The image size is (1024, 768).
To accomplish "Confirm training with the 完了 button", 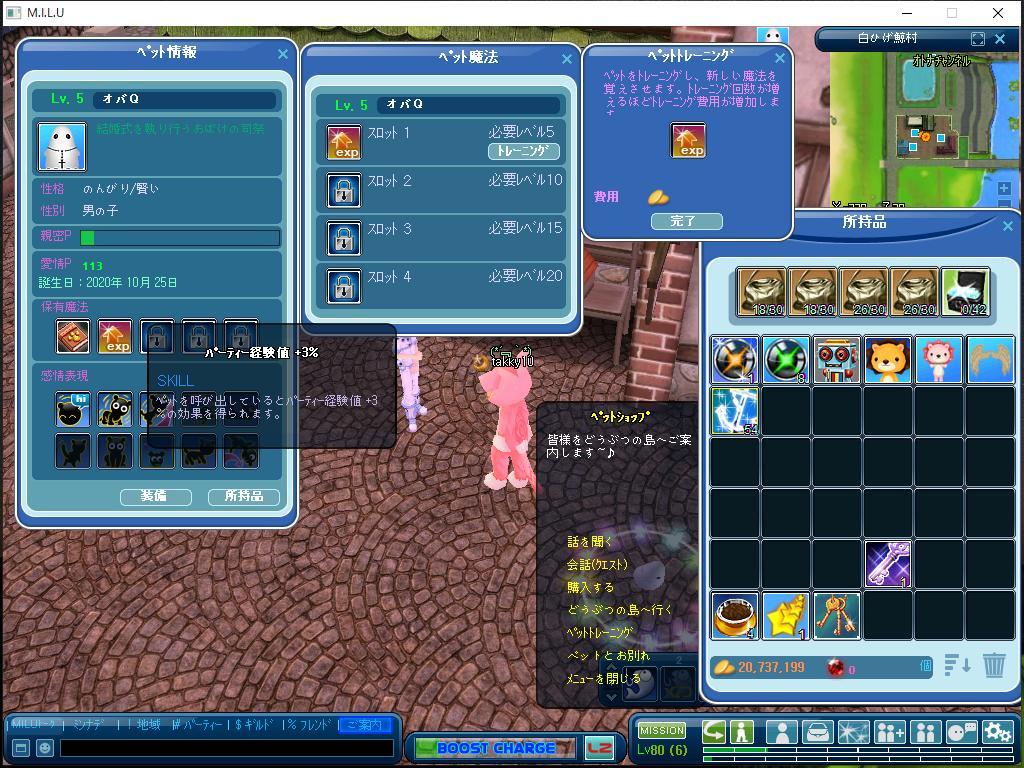I will pyautogui.click(x=686, y=221).
